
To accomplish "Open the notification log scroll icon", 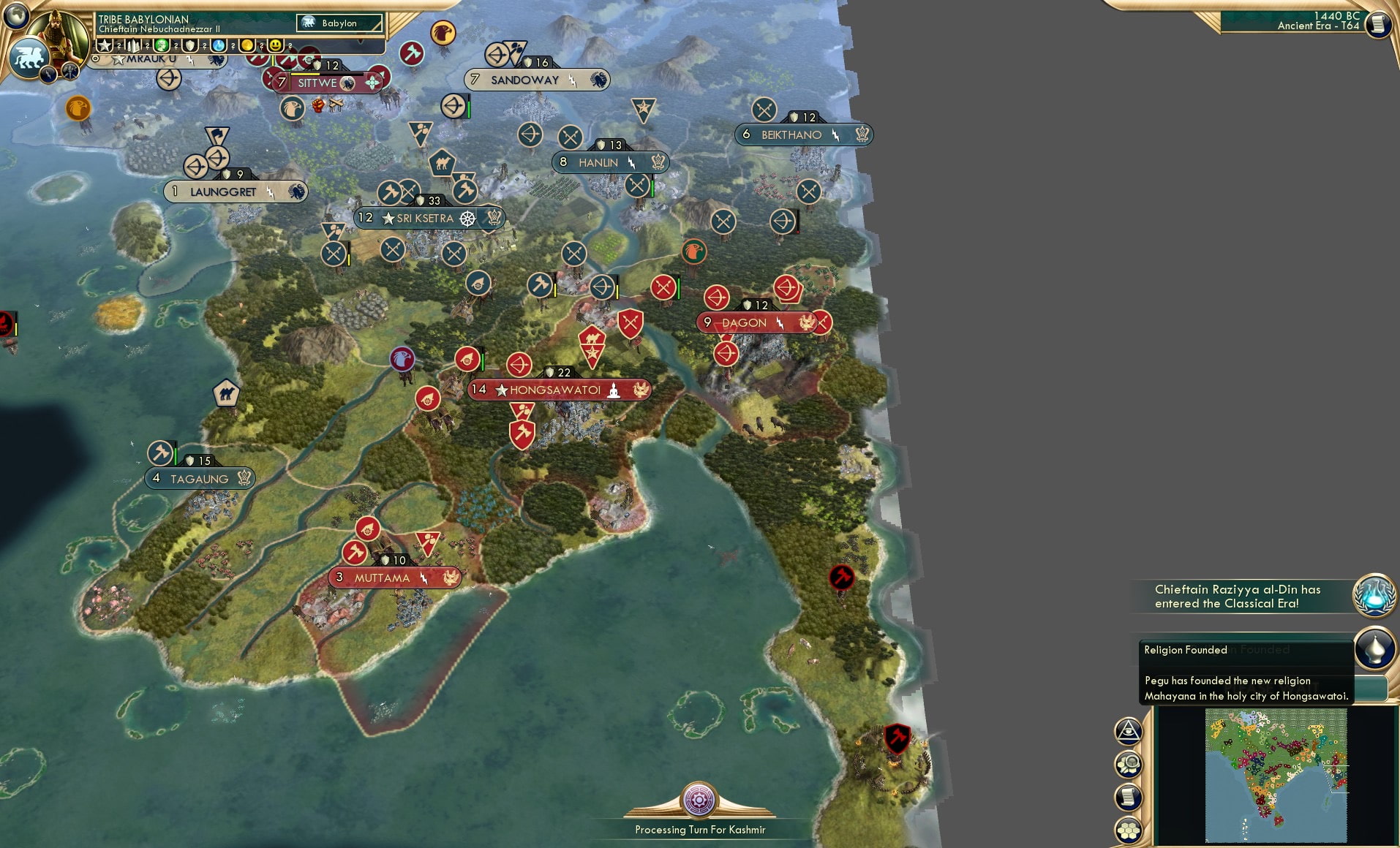I will [x=1128, y=797].
